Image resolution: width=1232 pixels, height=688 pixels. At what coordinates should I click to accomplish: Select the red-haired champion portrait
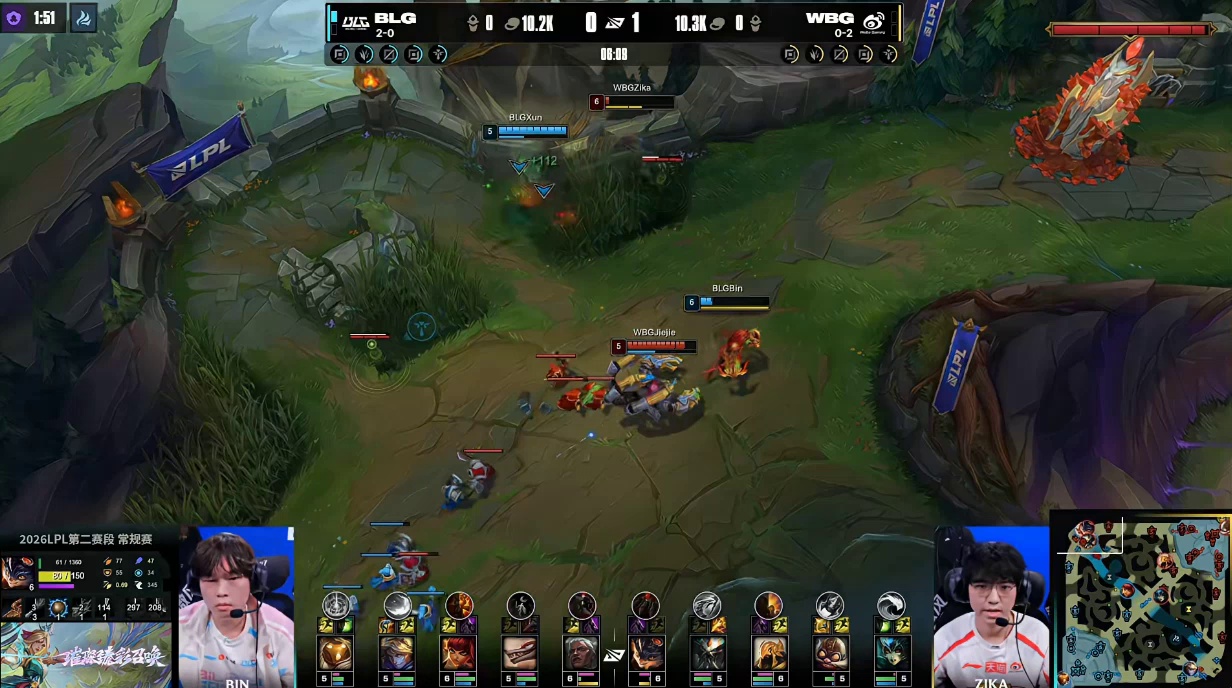click(x=459, y=653)
